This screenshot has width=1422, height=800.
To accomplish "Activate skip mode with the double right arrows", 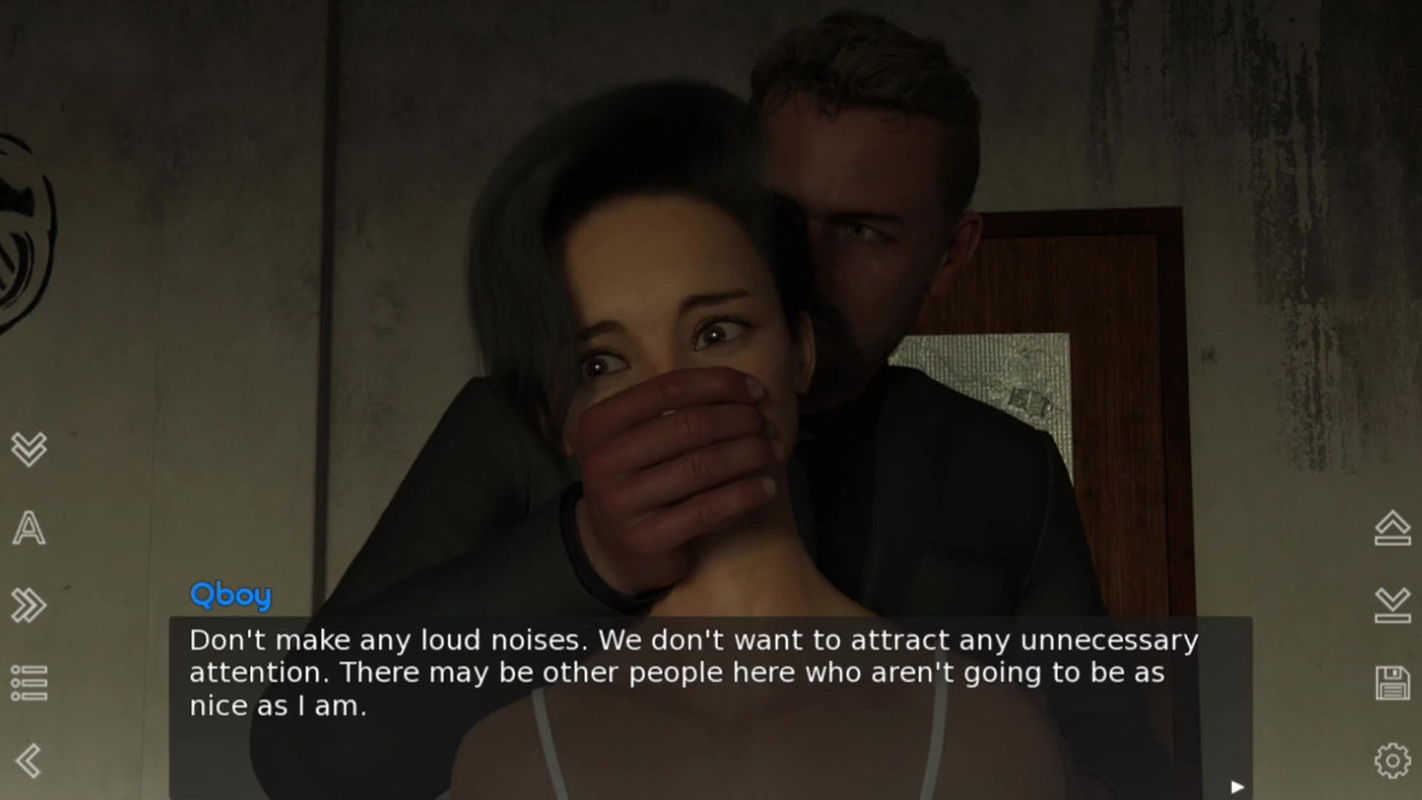I will click(28, 605).
